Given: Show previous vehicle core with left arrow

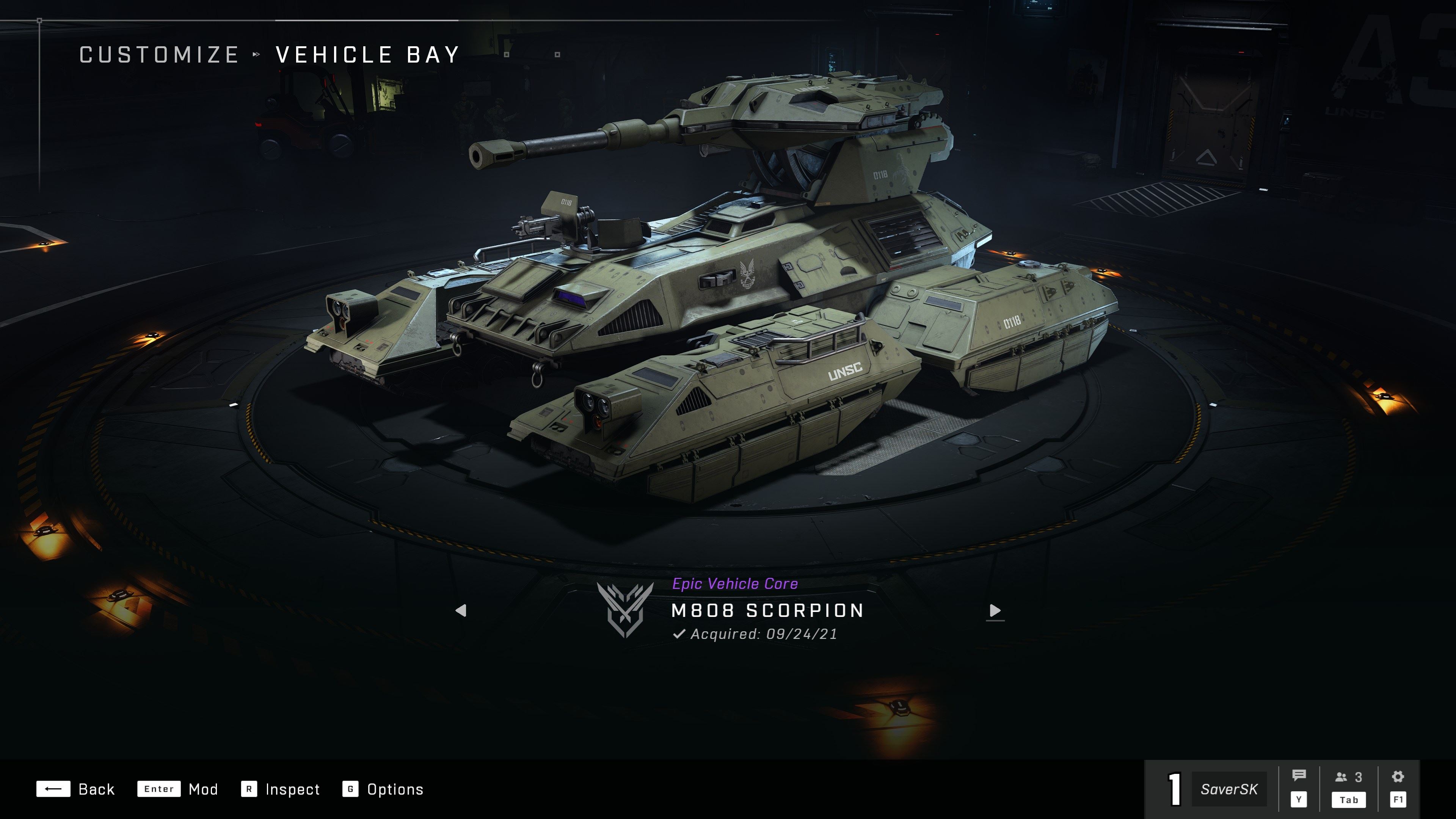Looking at the screenshot, I should click(x=461, y=610).
